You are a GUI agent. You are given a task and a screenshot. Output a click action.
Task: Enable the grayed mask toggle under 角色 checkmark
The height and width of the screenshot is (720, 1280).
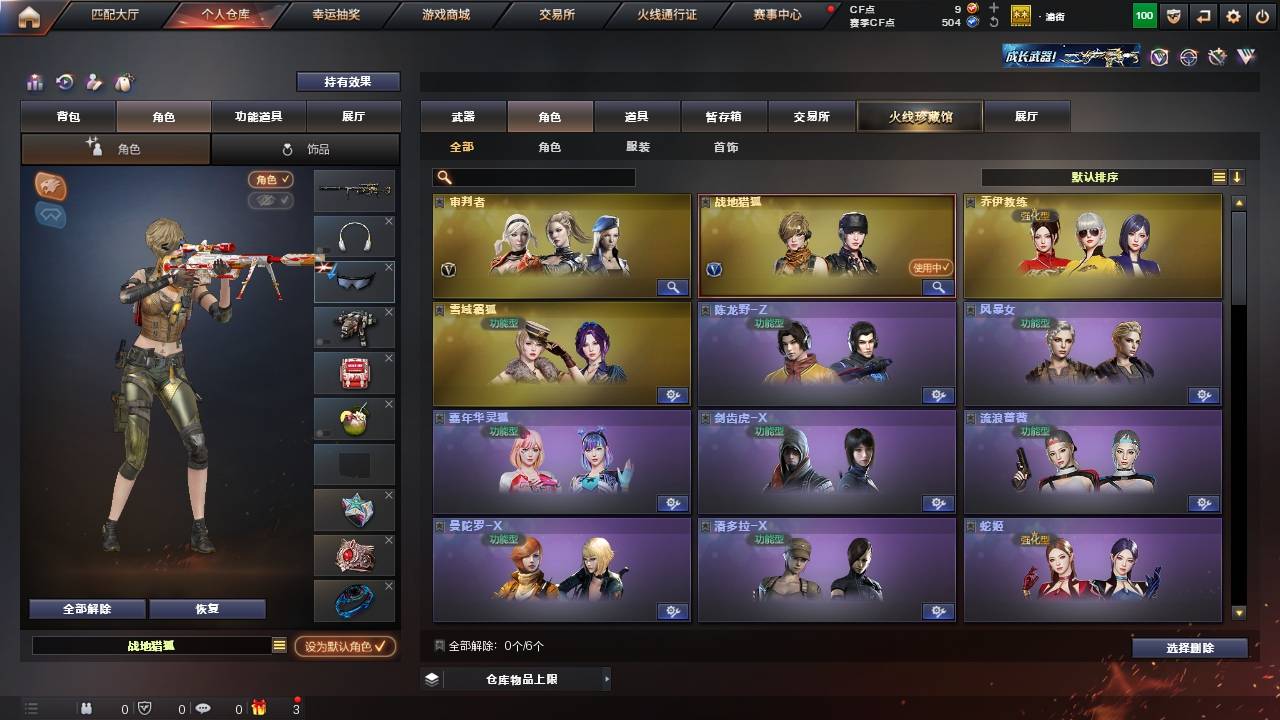click(x=270, y=199)
